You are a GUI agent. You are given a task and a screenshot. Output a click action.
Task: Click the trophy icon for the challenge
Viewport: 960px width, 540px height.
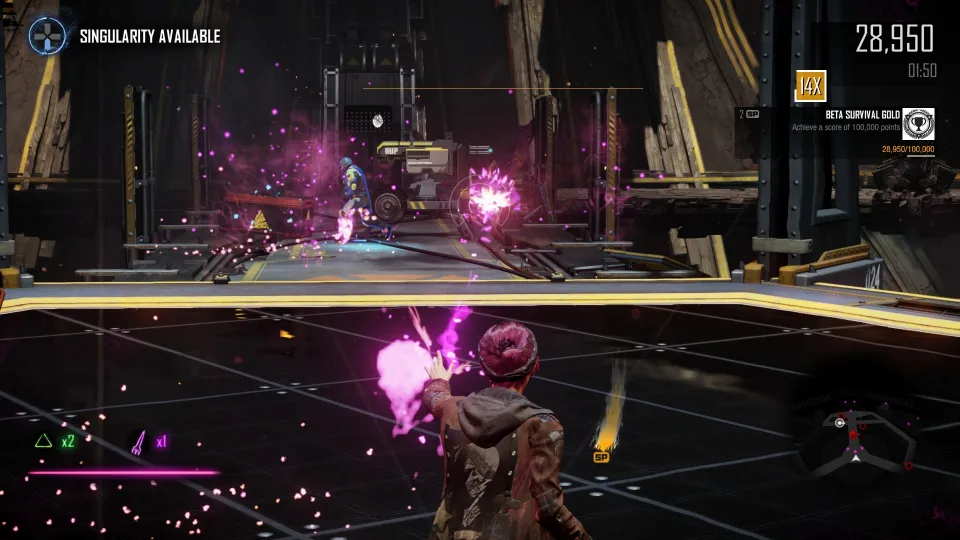pyautogui.click(x=918, y=123)
